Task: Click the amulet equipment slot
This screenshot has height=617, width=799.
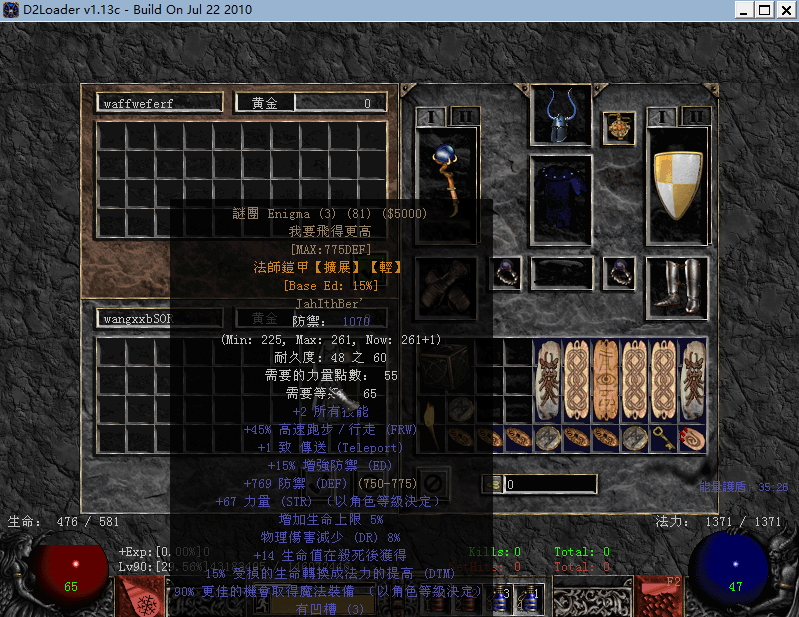Action: [619, 127]
